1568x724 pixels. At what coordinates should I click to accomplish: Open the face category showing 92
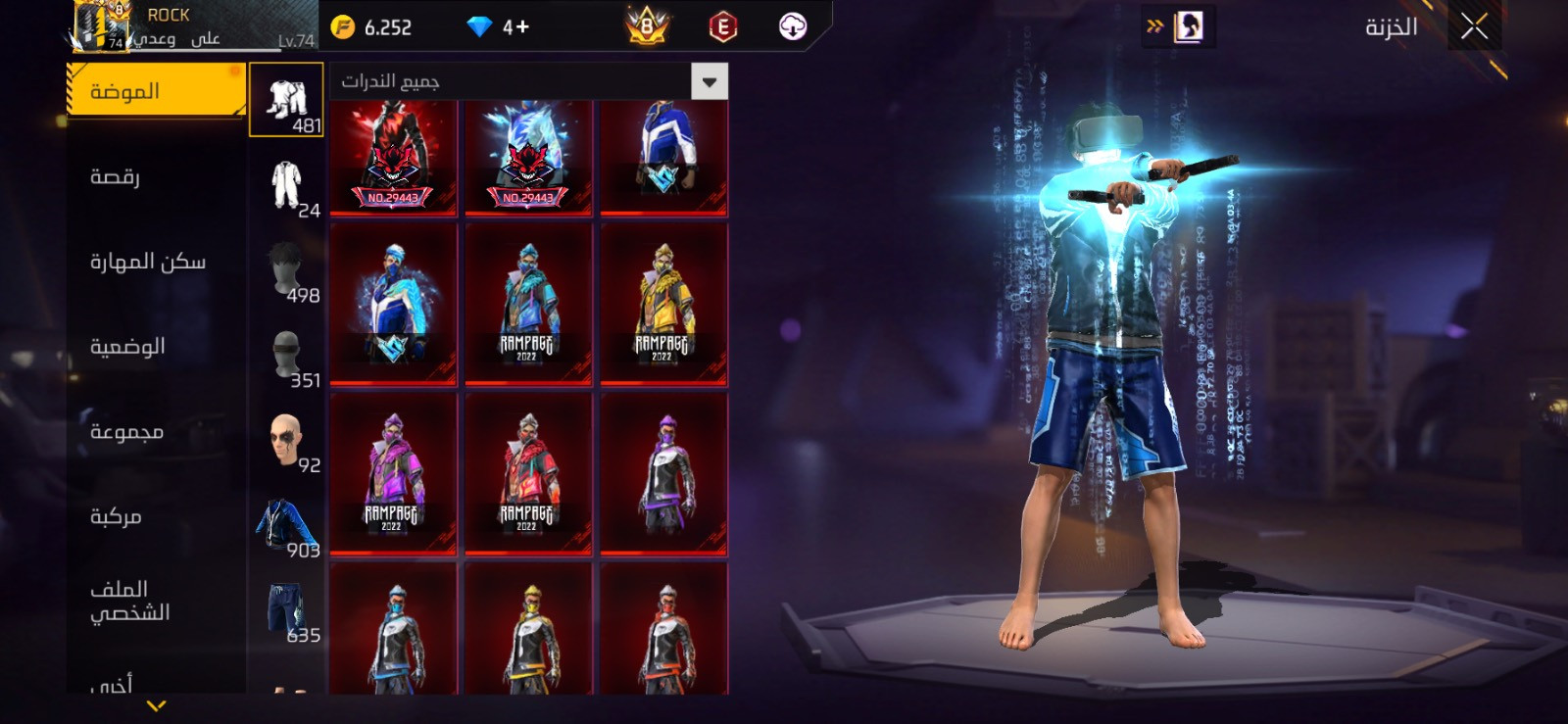coord(286,441)
